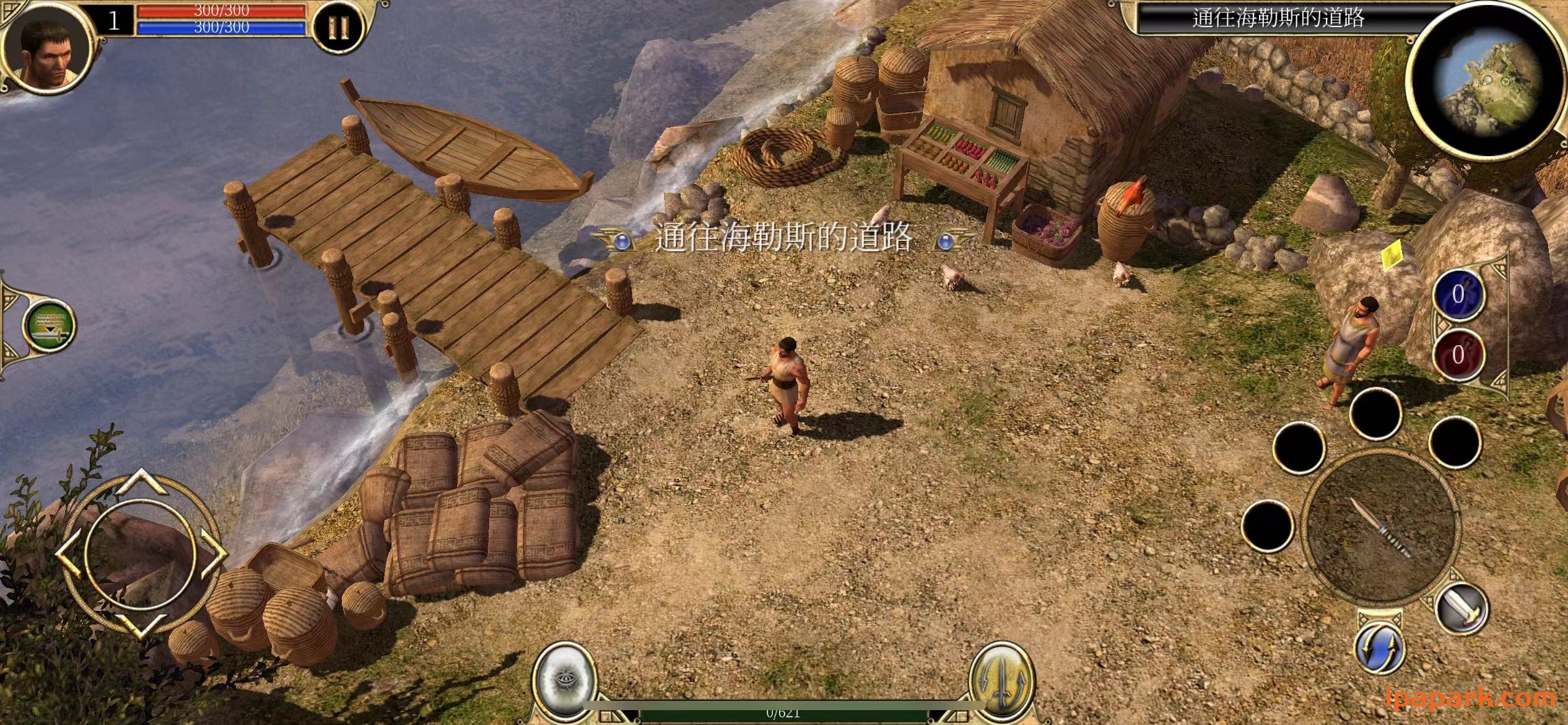Image resolution: width=1568 pixels, height=725 pixels.
Task: Tap the red 300/300 health bar
Action: [x=221, y=11]
